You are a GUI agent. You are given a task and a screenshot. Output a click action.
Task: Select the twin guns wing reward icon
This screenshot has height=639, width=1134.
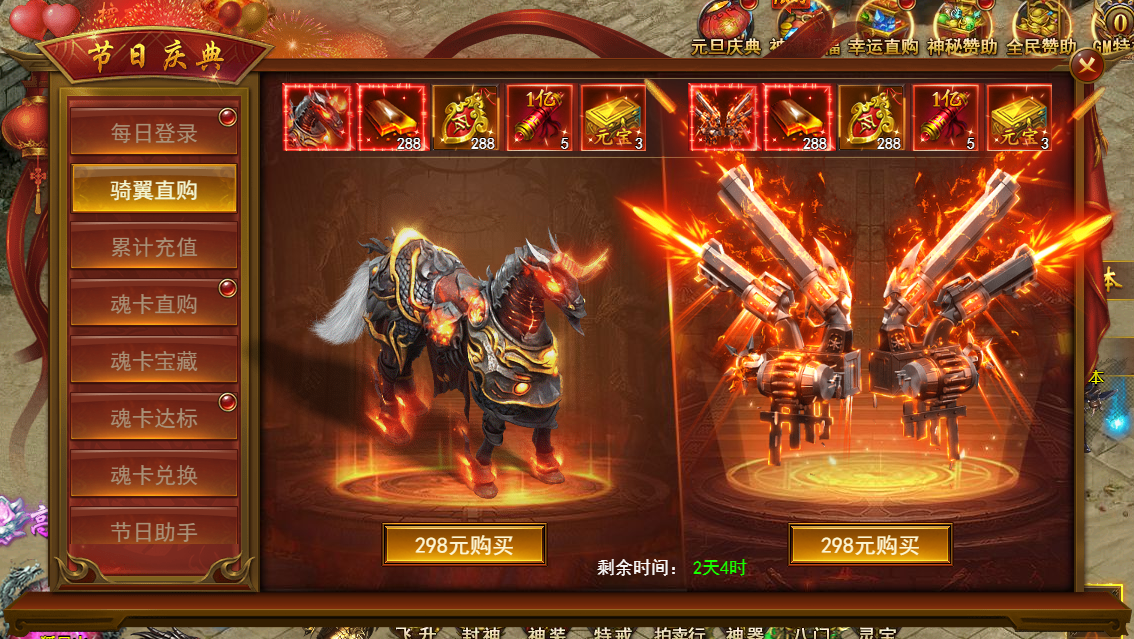click(723, 118)
